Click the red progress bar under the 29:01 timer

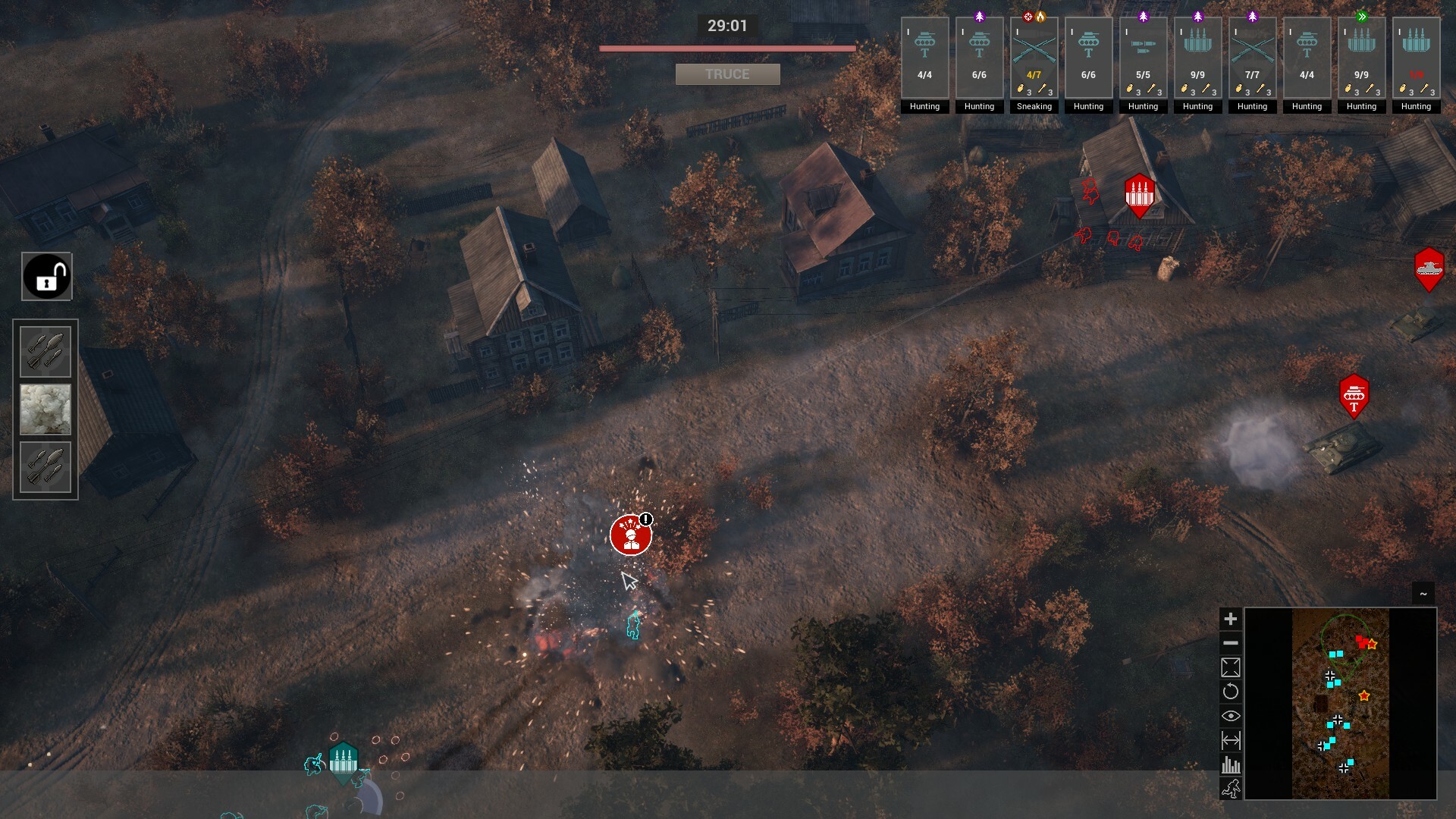coord(727,47)
